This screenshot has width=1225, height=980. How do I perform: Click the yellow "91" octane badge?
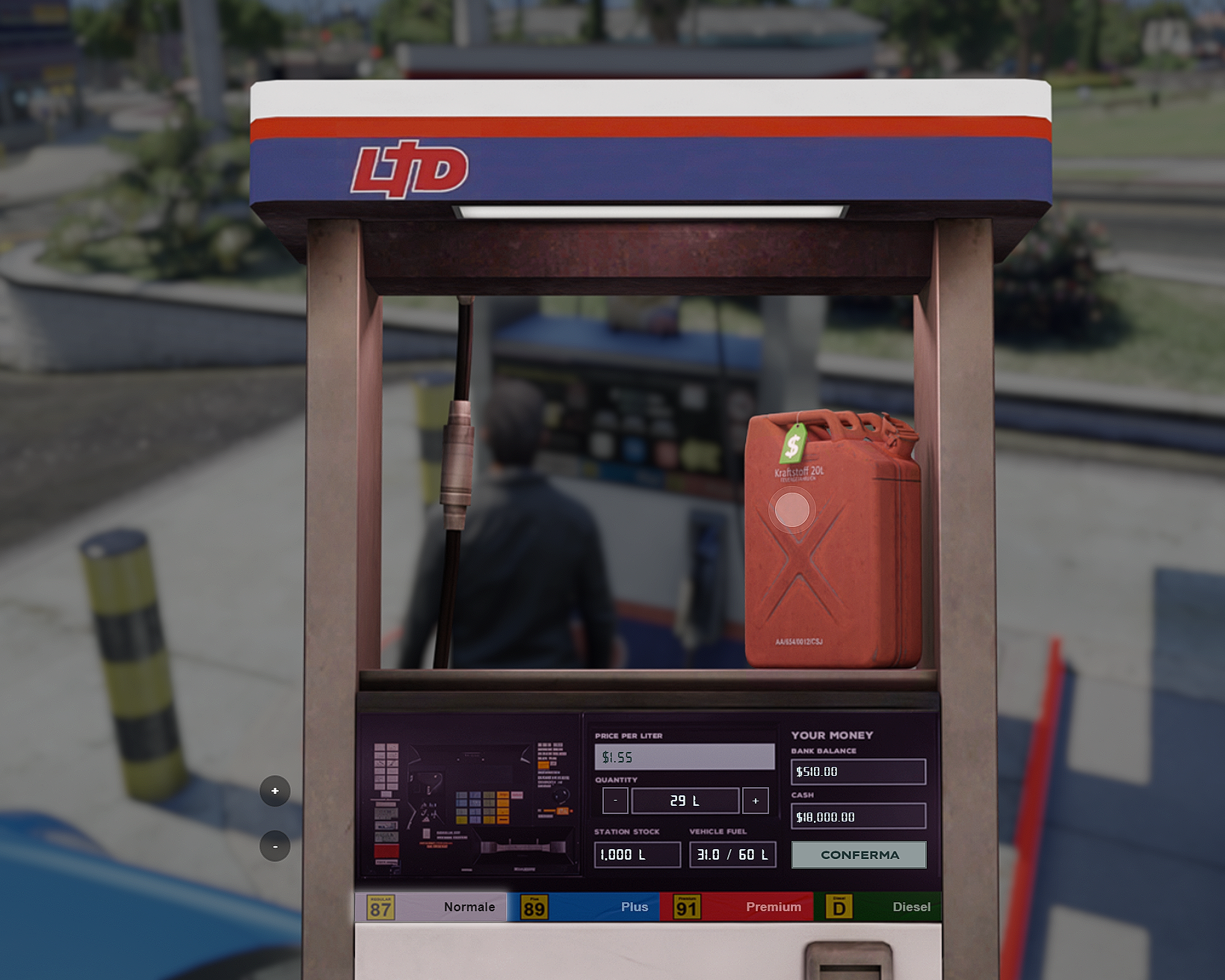(x=685, y=907)
